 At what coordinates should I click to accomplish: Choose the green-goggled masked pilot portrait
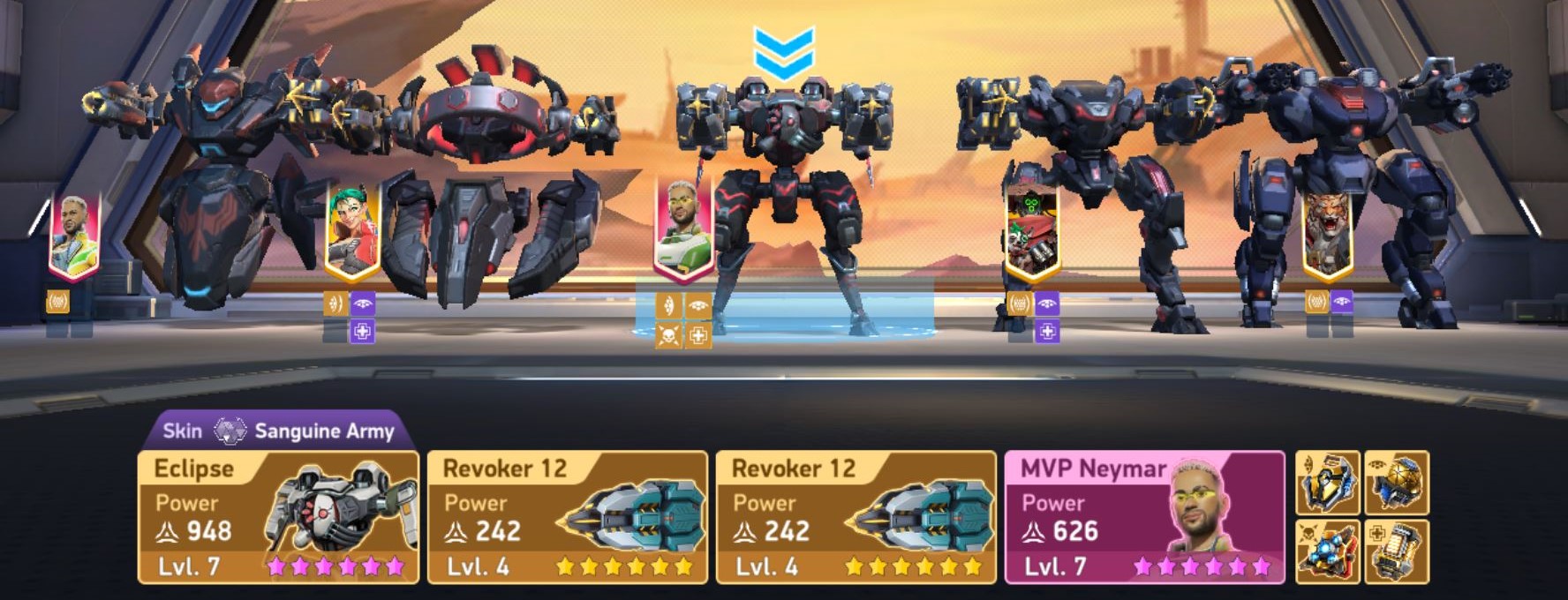(x=1032, y=231)
